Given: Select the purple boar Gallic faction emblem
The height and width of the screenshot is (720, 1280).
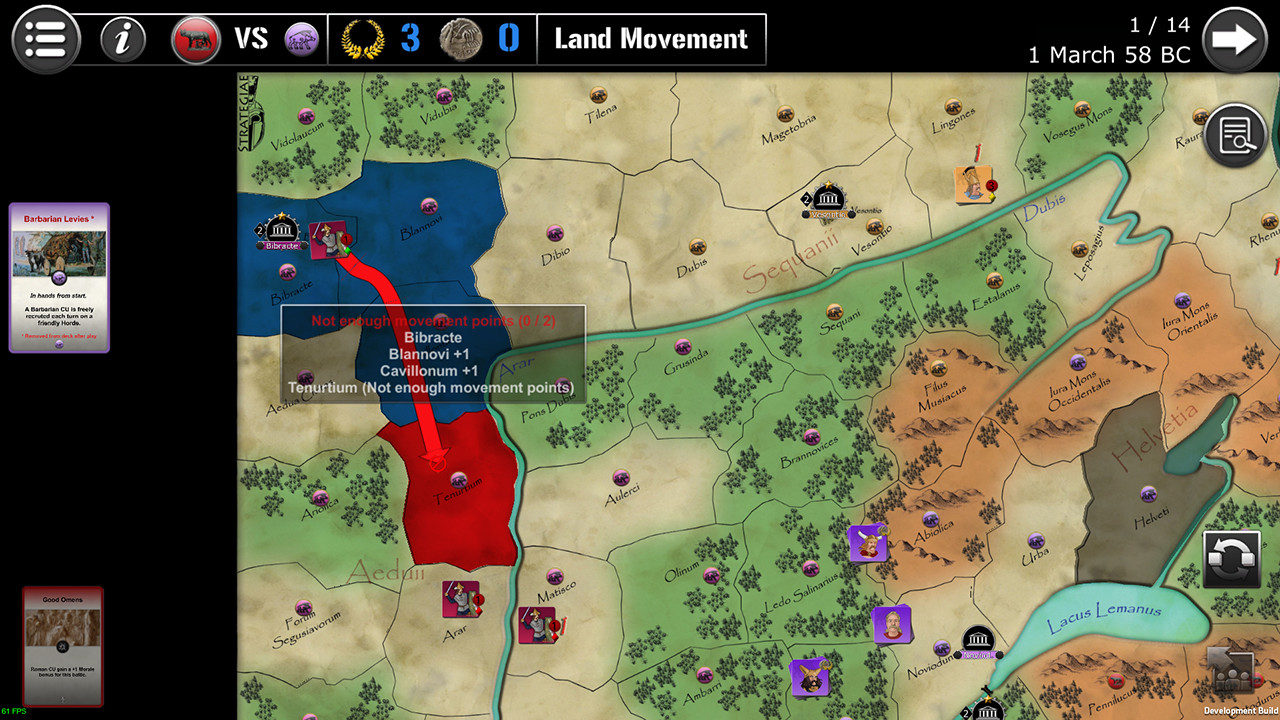Looking at the screenshot, I should click(302, 39).
